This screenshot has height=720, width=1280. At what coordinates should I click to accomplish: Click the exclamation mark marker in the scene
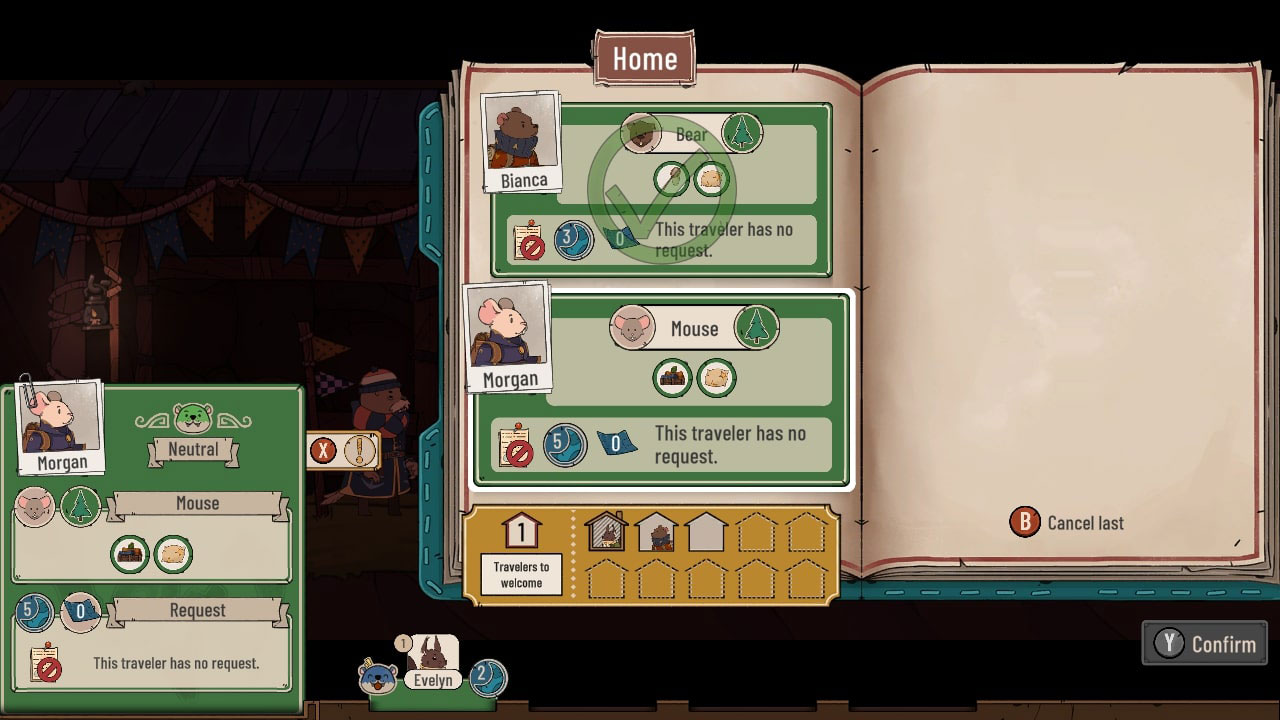360,451
